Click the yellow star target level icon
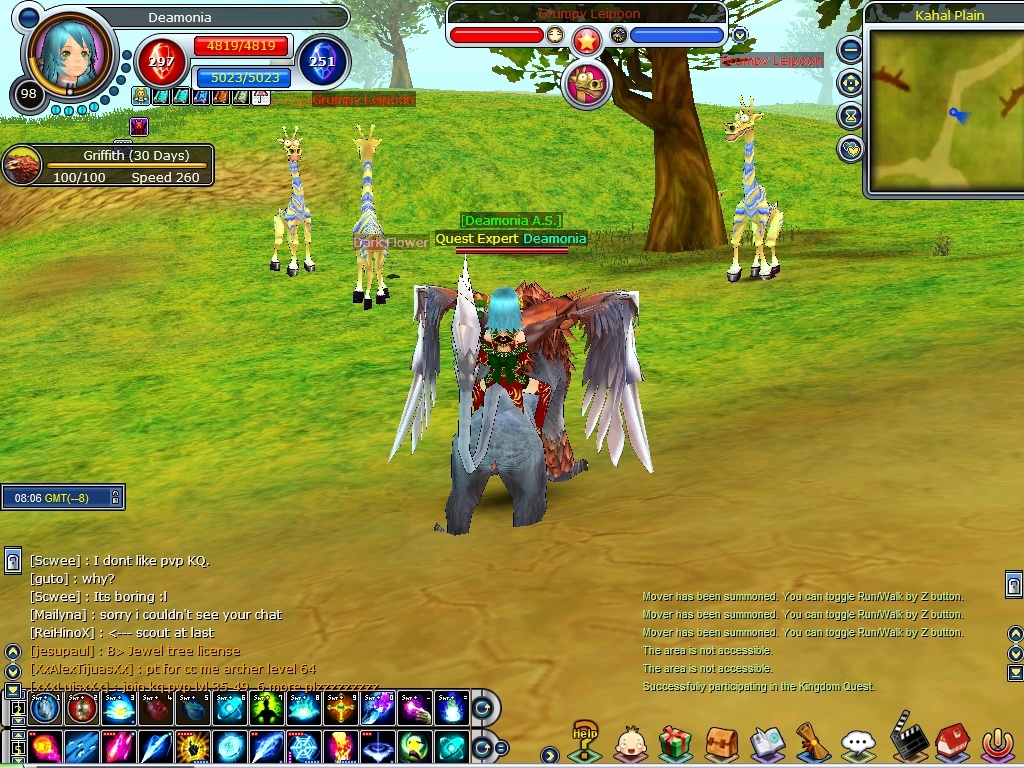 pos(587,39)
